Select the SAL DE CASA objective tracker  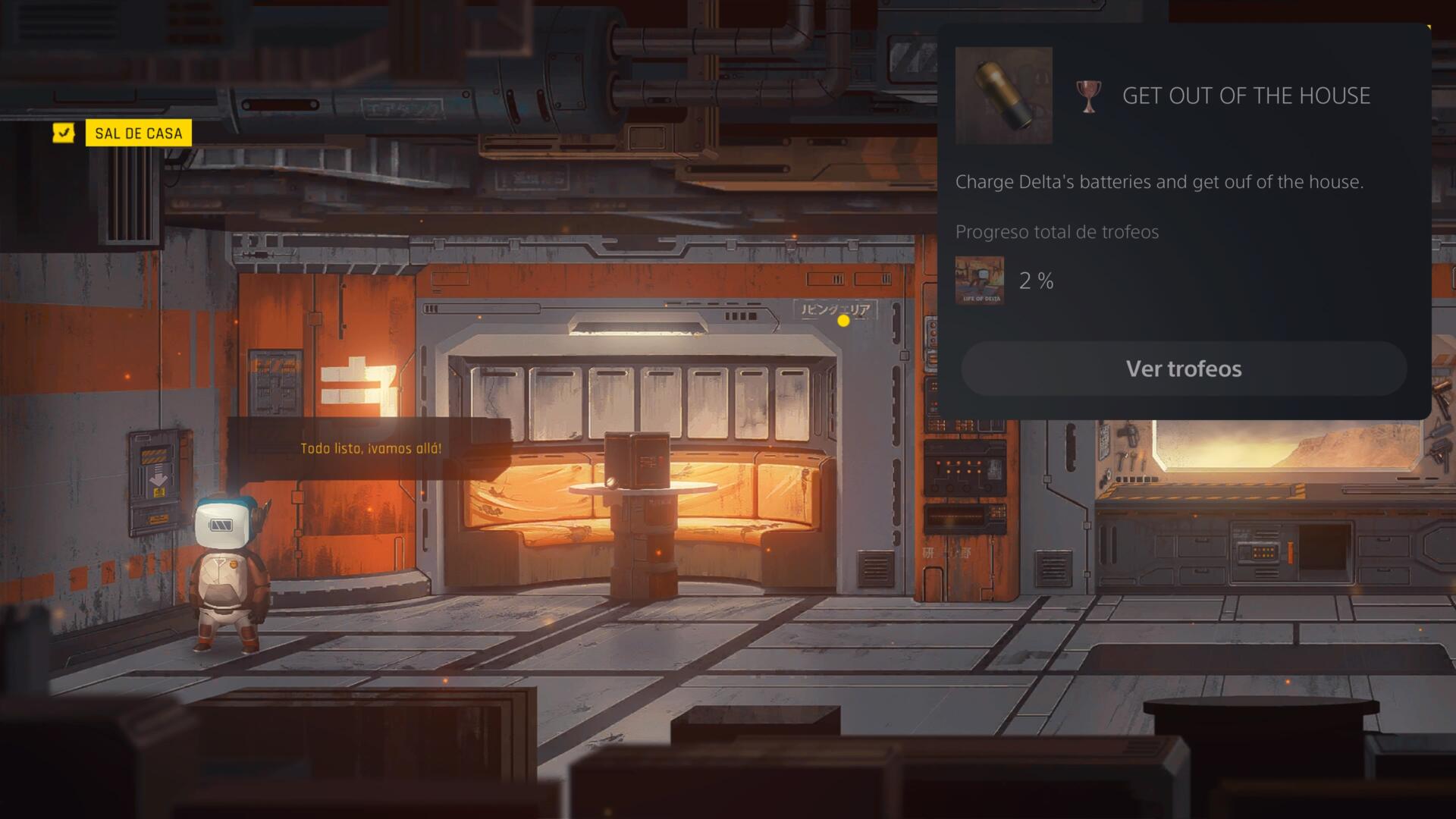[138, 133]
